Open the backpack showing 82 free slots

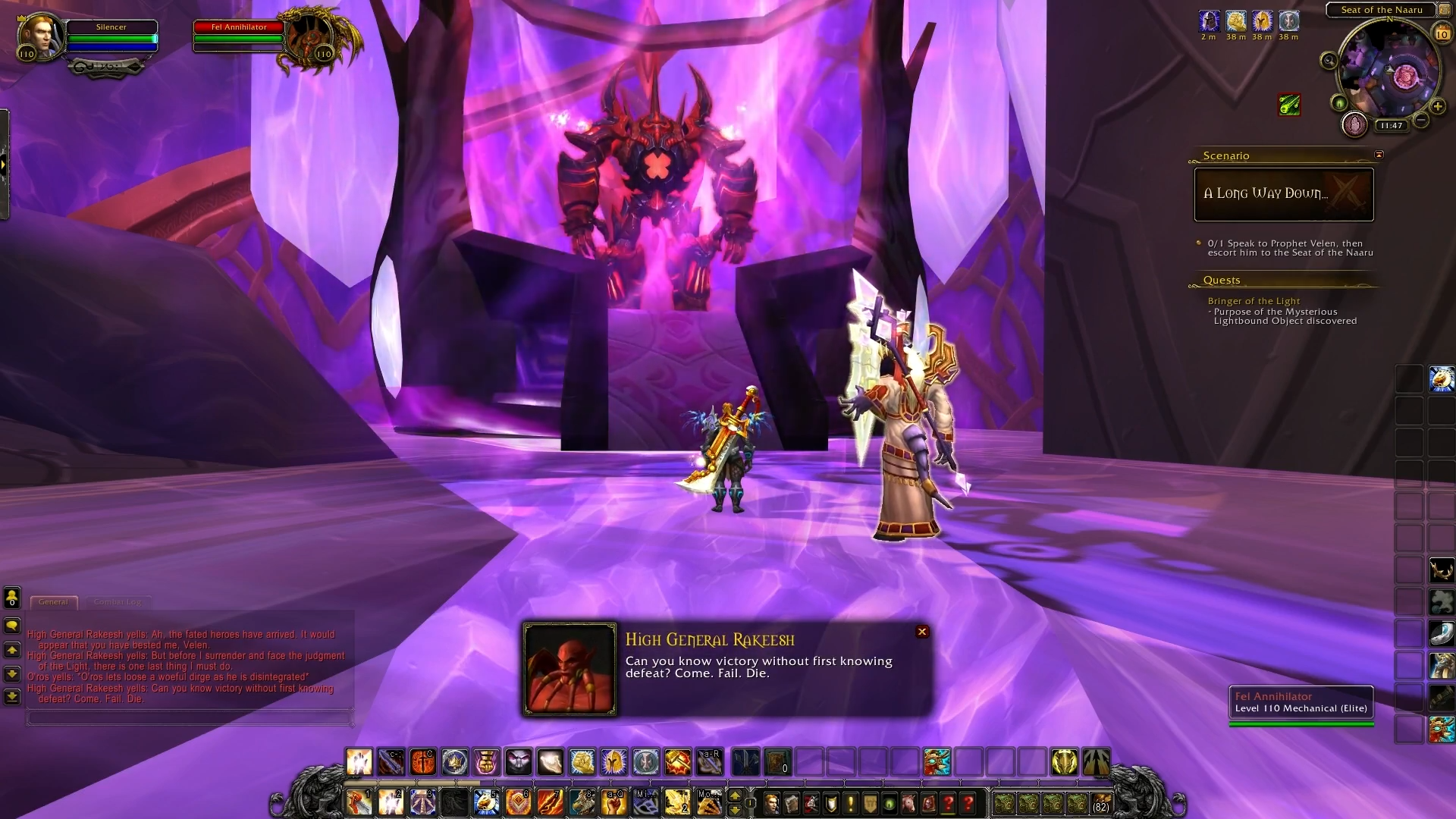pyautogui.click(x=1100, y=803)
